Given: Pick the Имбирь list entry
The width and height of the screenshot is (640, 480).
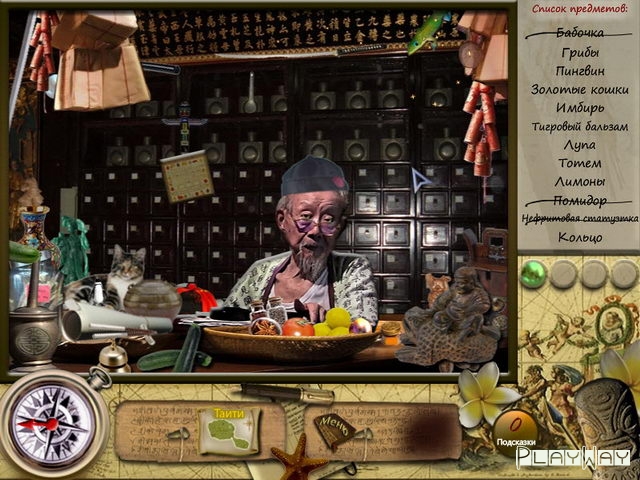Looking at the screenshot, I should [579, 108].
